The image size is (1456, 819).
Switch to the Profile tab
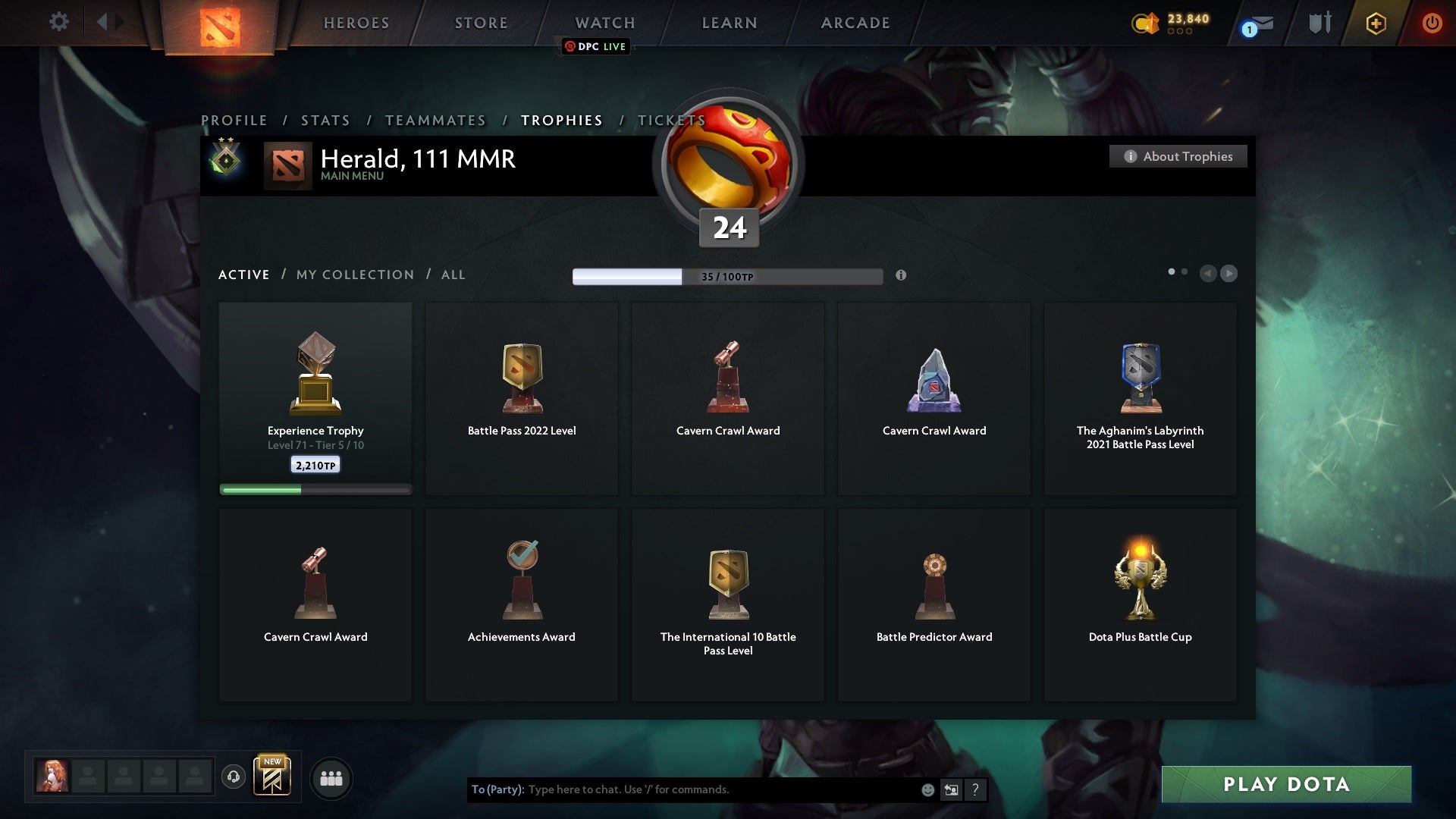tap(234, 121)
